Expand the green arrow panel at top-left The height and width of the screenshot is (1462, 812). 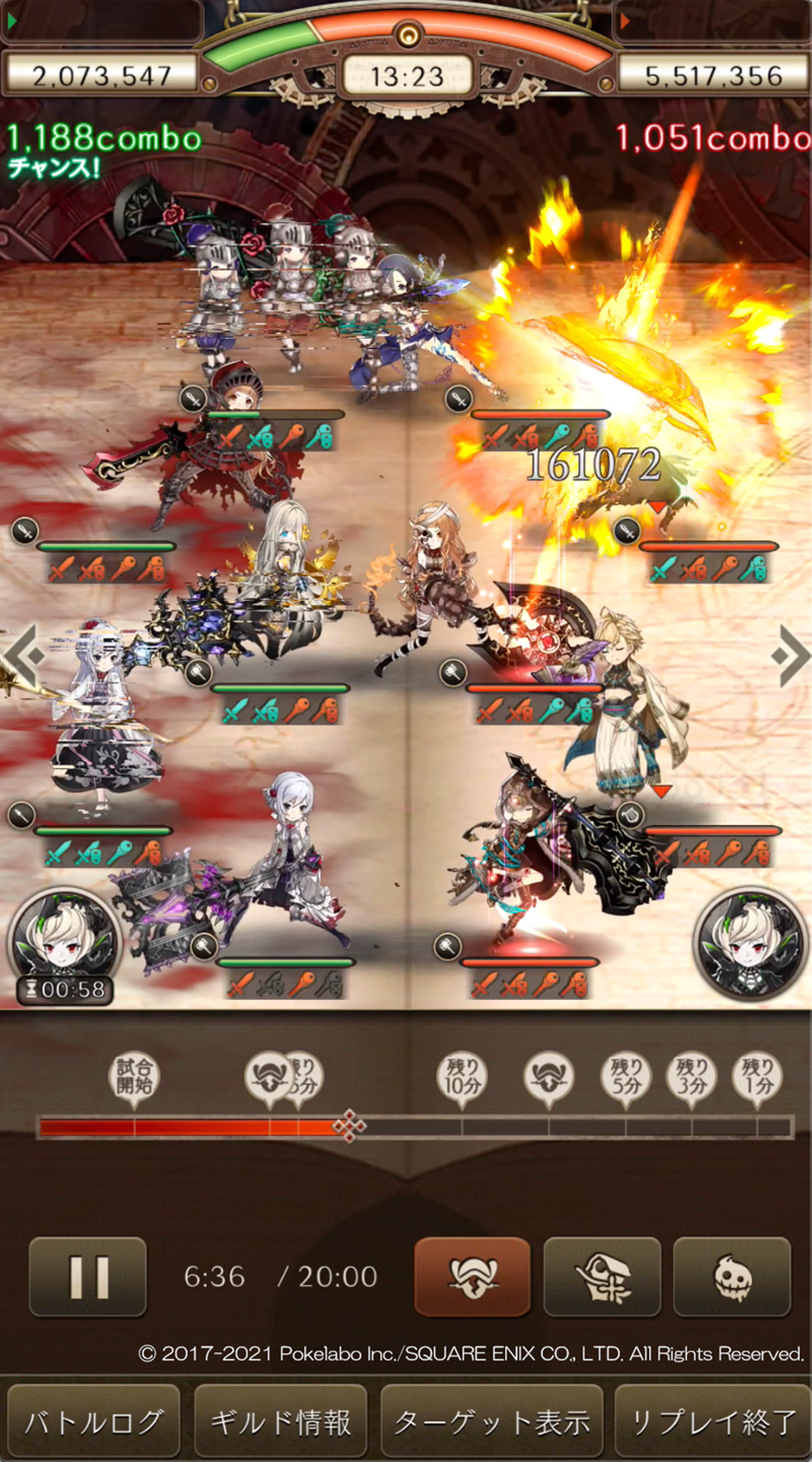[x=102, y=21]
